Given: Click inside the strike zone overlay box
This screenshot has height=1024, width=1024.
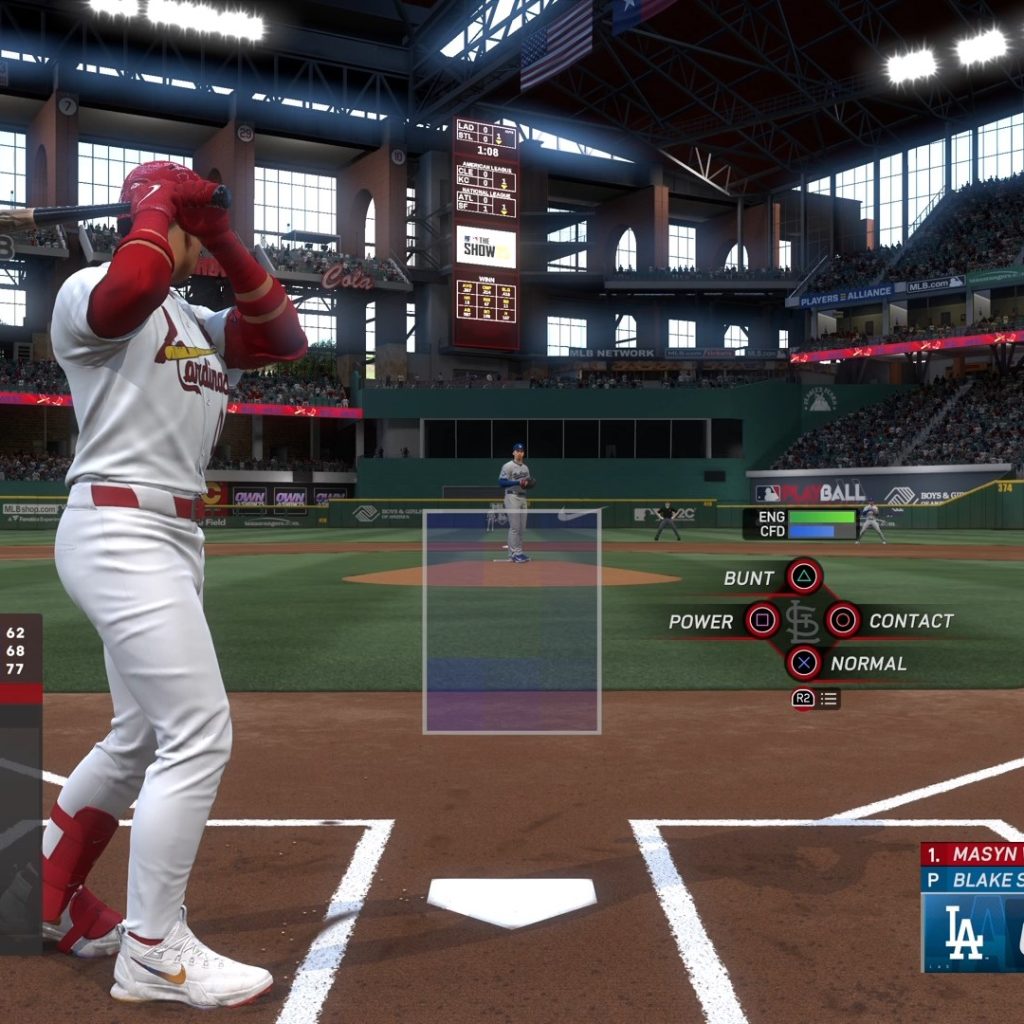Looking at the screenshot, I should coord(512,621).
